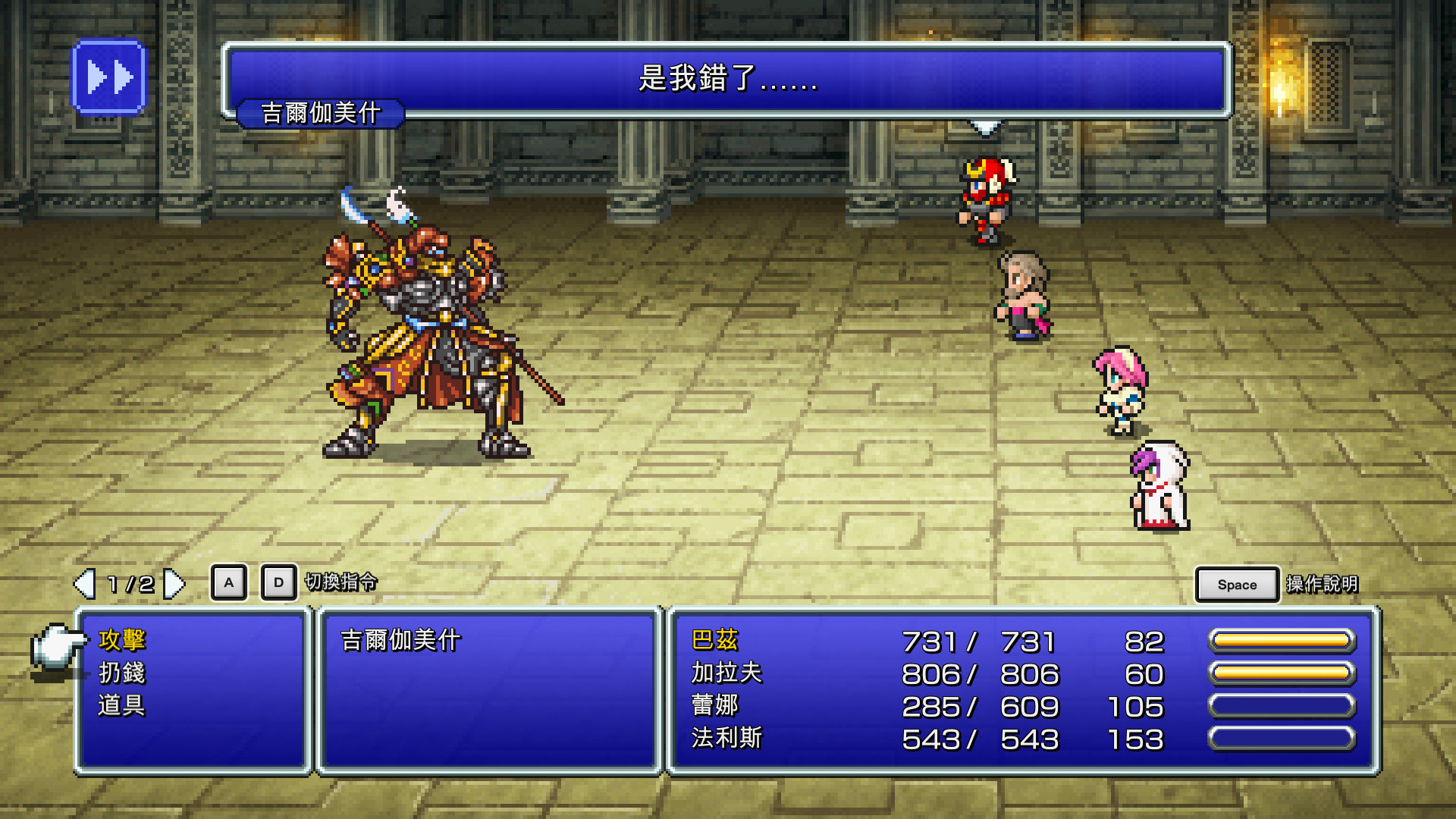This screenshot has width=1456, height=819.
Task: Select the 攻擊 command
Action: coord(121,639)
